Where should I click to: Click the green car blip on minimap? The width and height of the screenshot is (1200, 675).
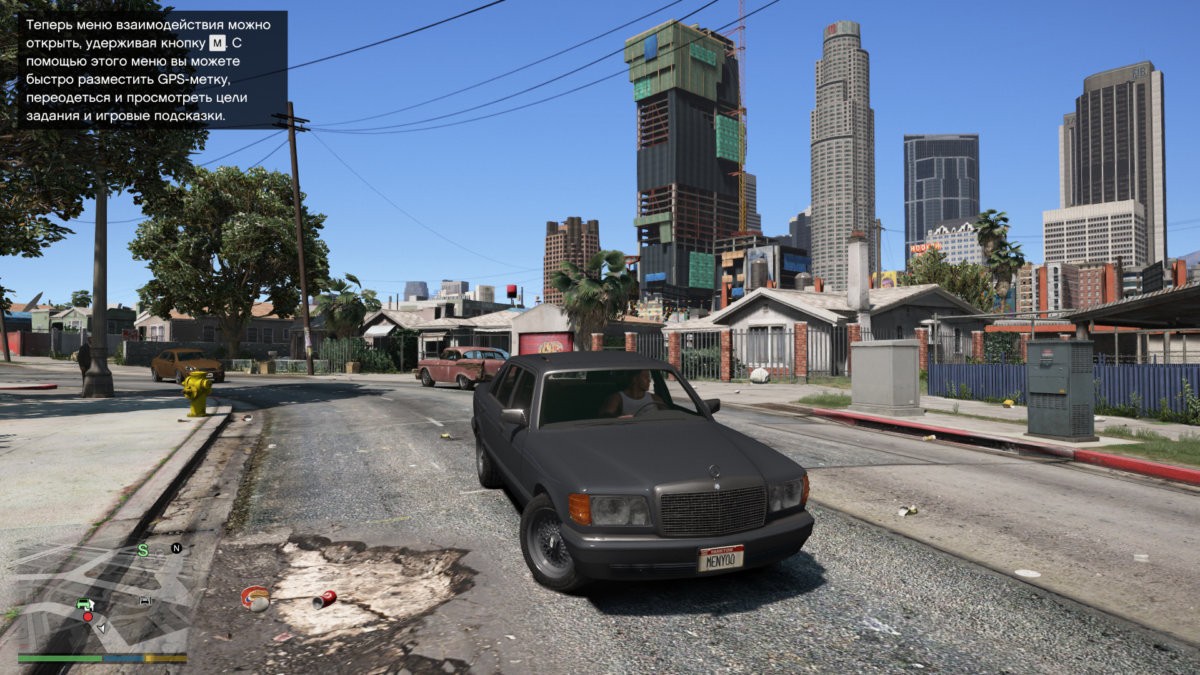[x=85, y=604]
